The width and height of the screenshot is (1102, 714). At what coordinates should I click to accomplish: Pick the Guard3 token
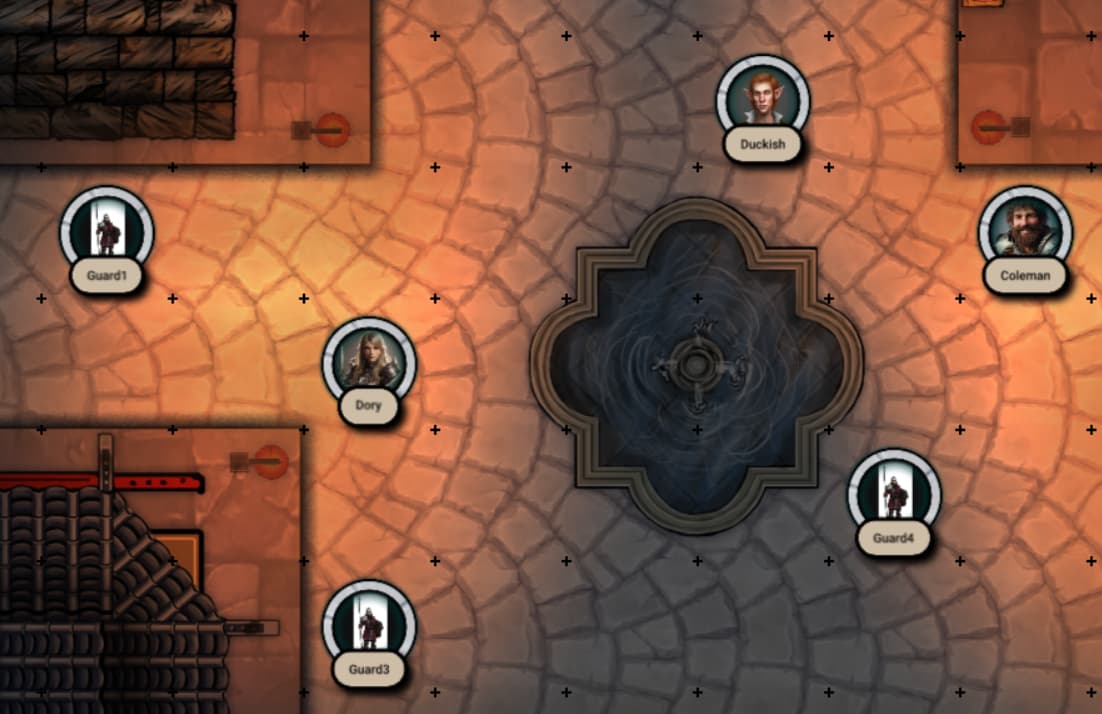(x=368, y=626)
